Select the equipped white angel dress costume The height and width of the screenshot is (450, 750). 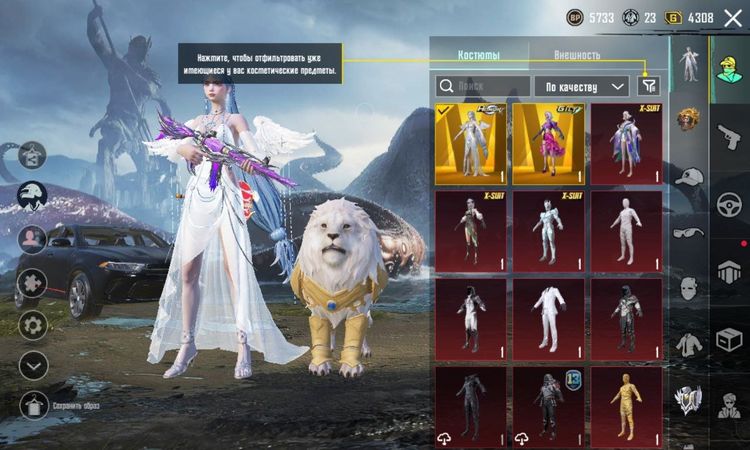pos(470,145)
